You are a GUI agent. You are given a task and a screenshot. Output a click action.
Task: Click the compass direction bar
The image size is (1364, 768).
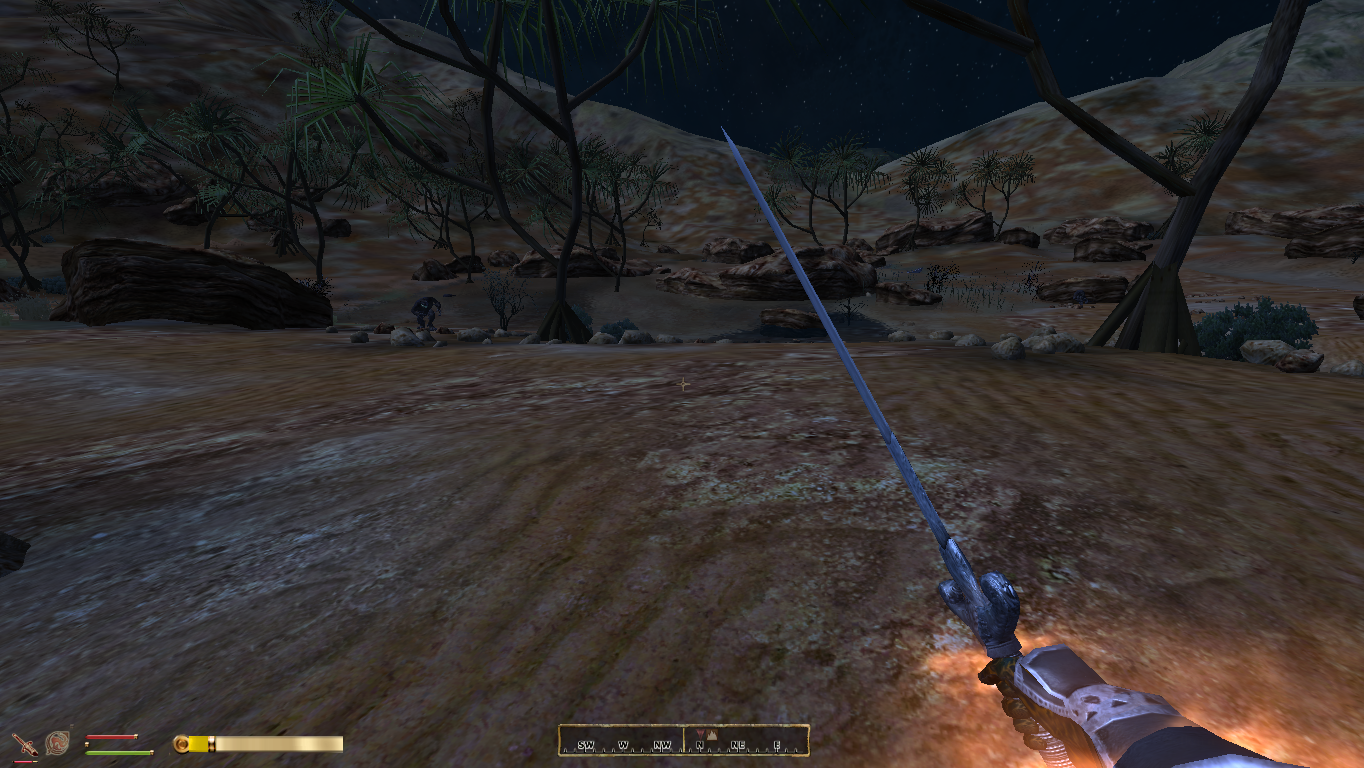(683, 741)
